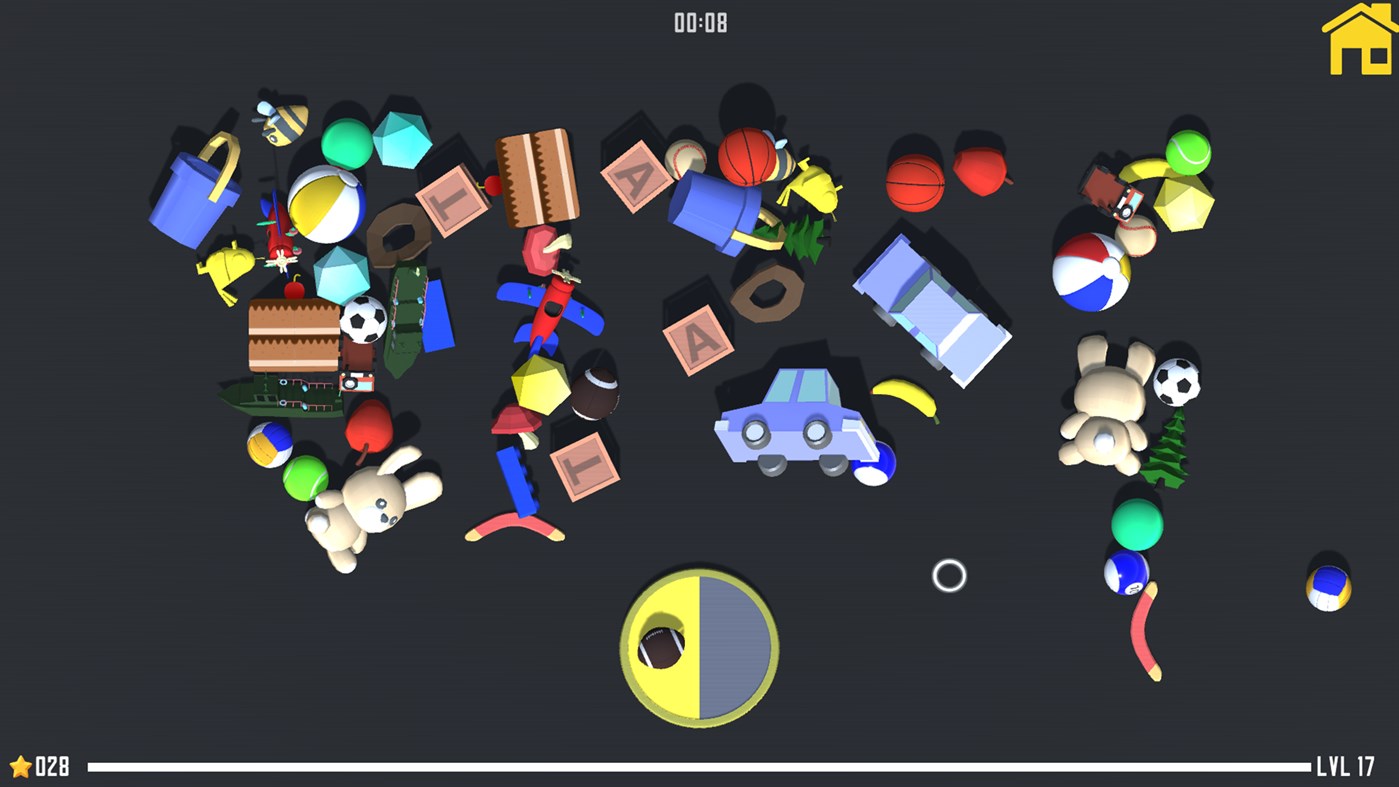1399x787 pixels.
Task: Click the white circle cursor marker
Action: (x=947, y=577)
